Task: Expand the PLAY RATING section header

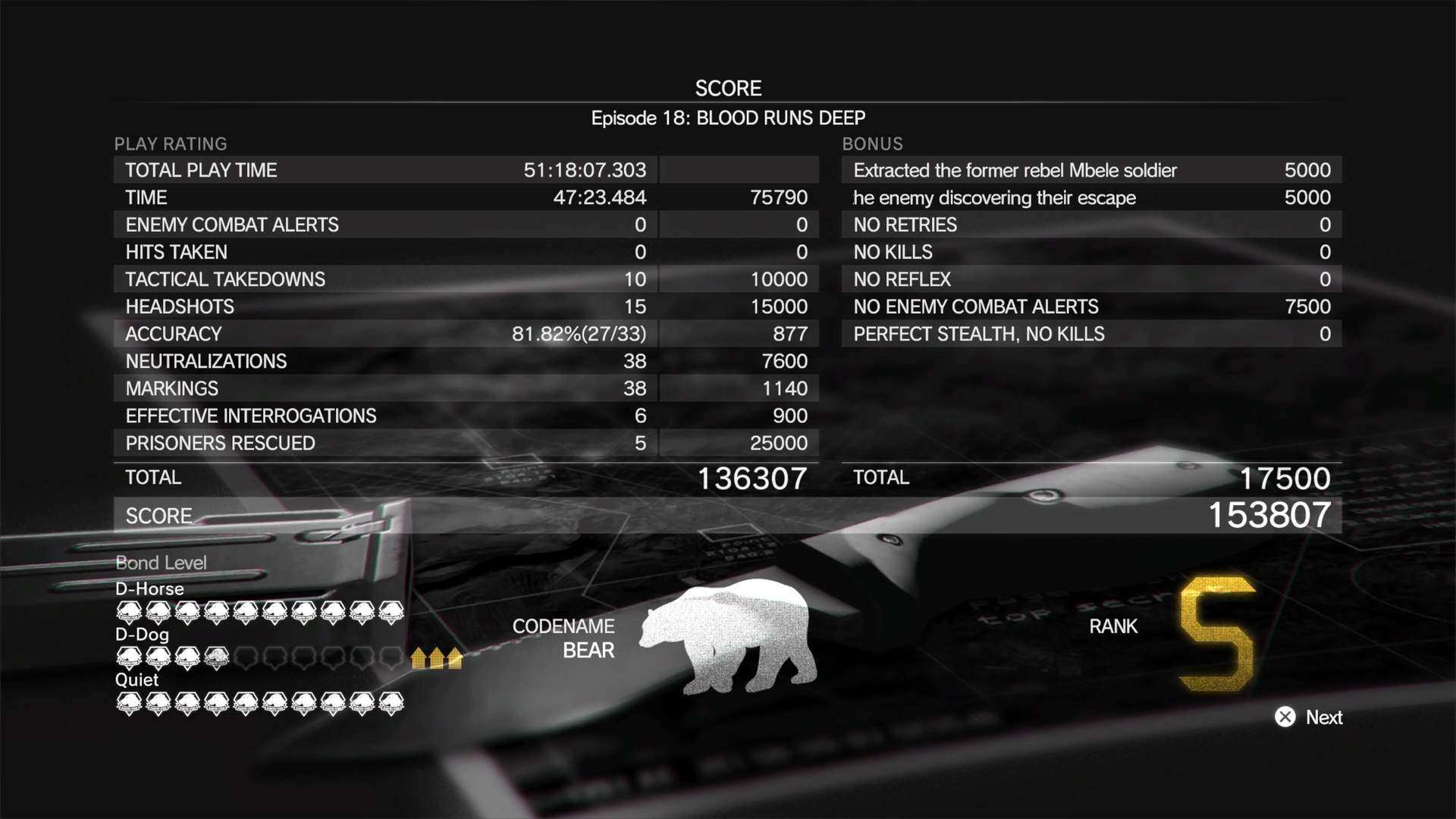Action: point(170,144)
